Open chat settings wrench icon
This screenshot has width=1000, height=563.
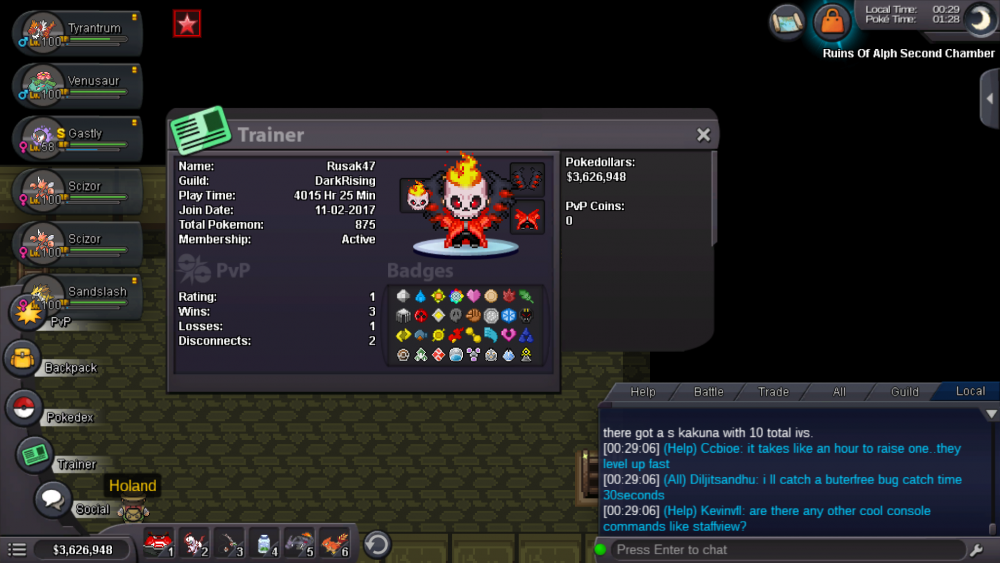977,550
